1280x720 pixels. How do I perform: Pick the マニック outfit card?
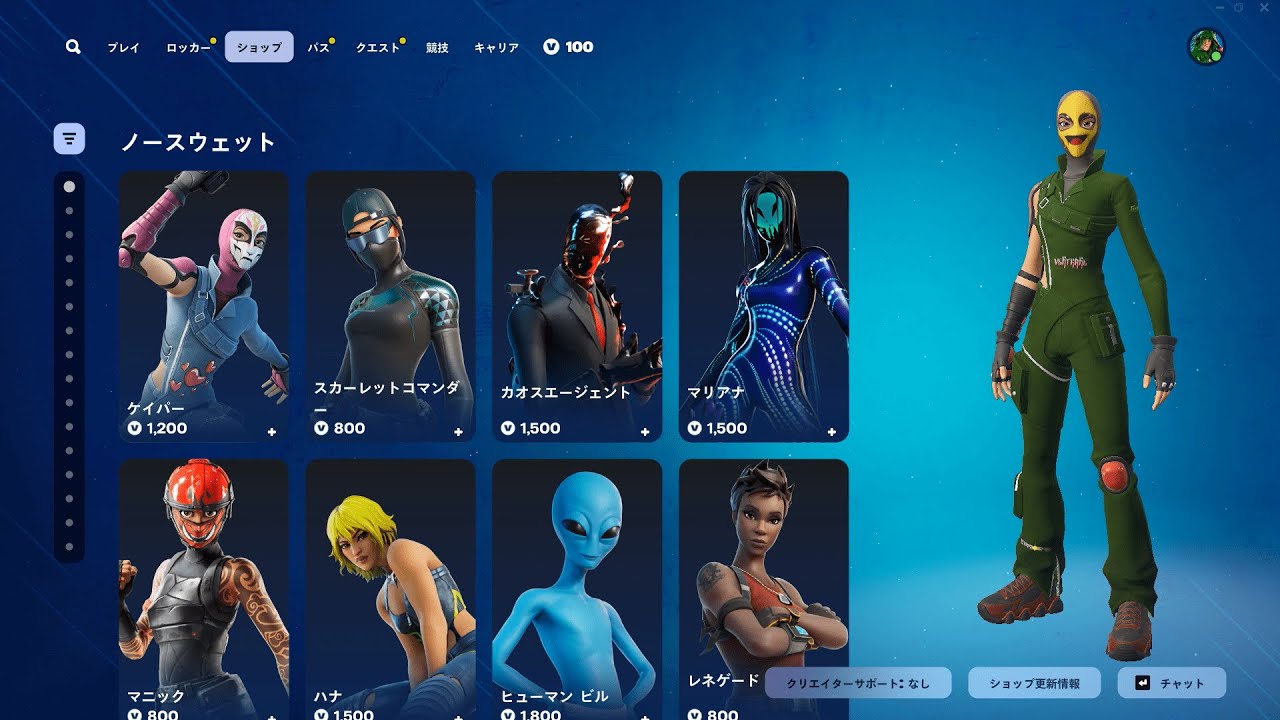click(x=204, y=590)
